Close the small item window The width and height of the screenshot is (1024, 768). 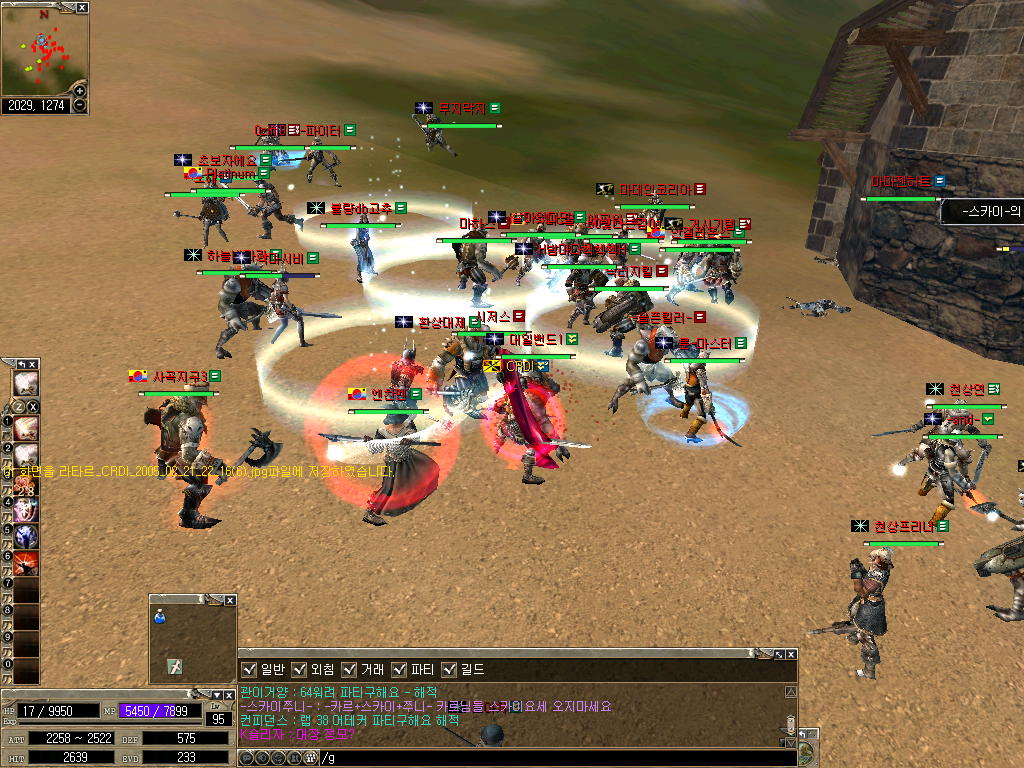[x=230, y=600]
